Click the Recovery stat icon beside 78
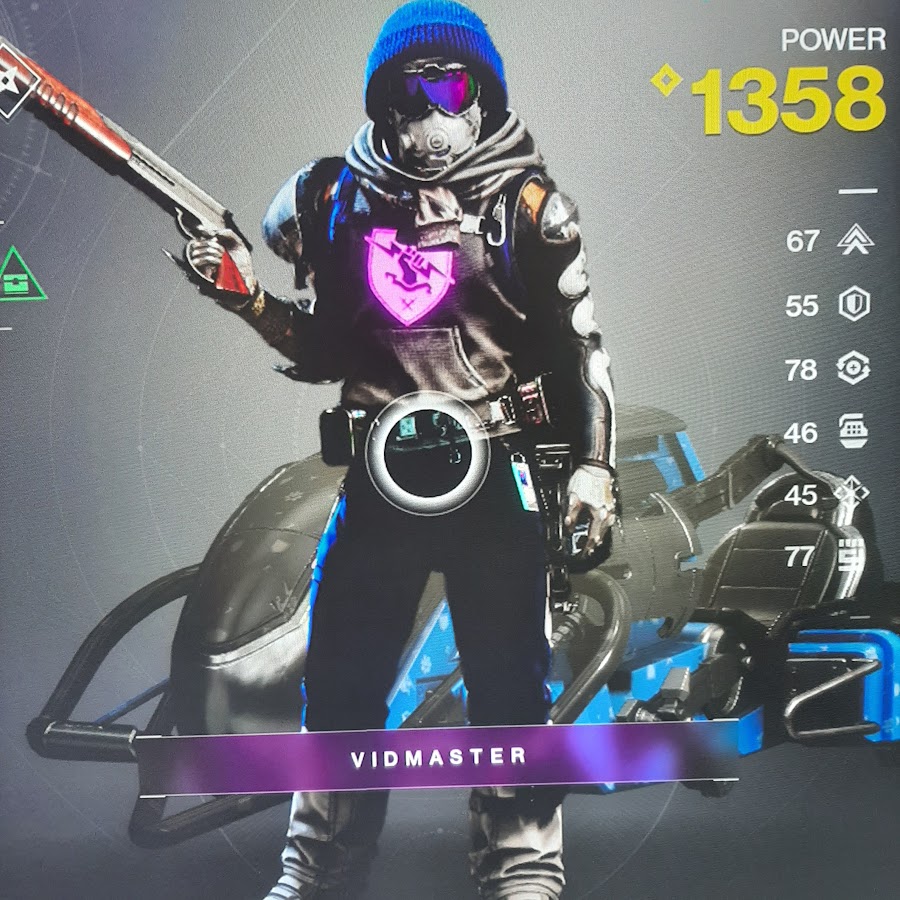 coord(853,369)
